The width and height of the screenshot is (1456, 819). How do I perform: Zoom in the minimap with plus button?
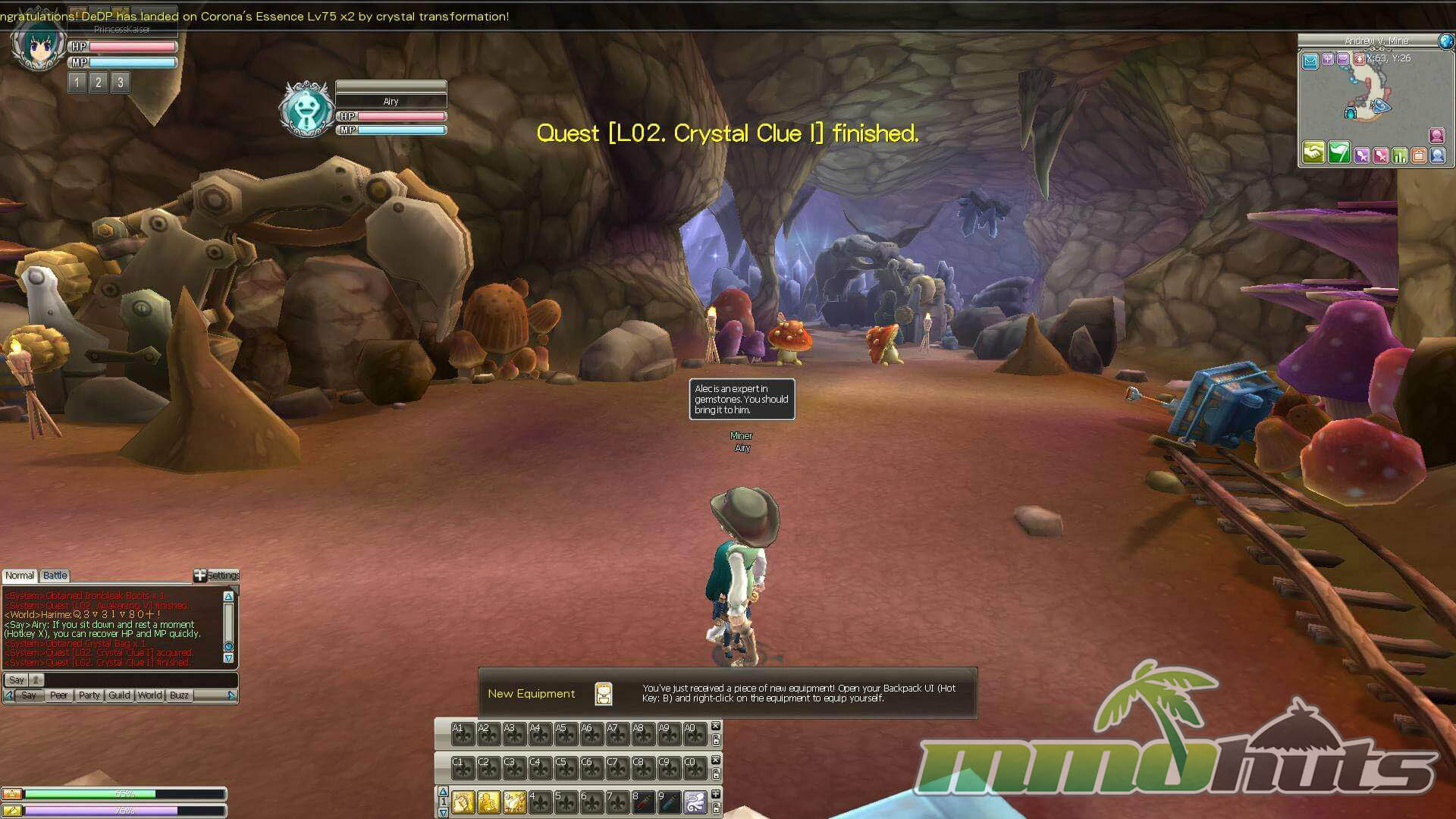click(x=1328, y=59)
